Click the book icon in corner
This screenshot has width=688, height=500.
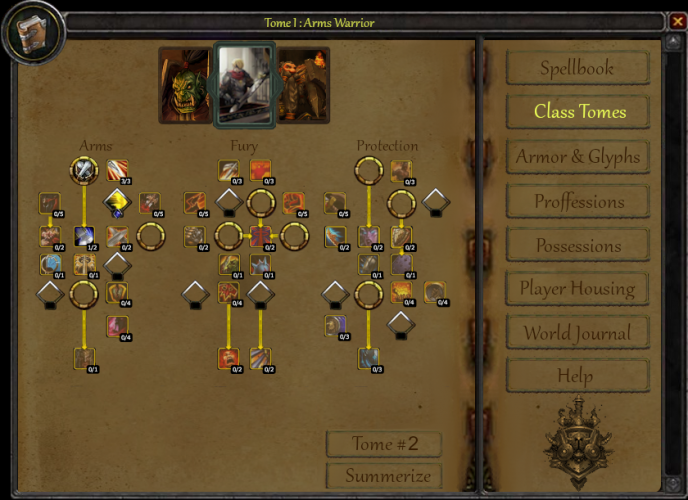click(x=32, y=32)
